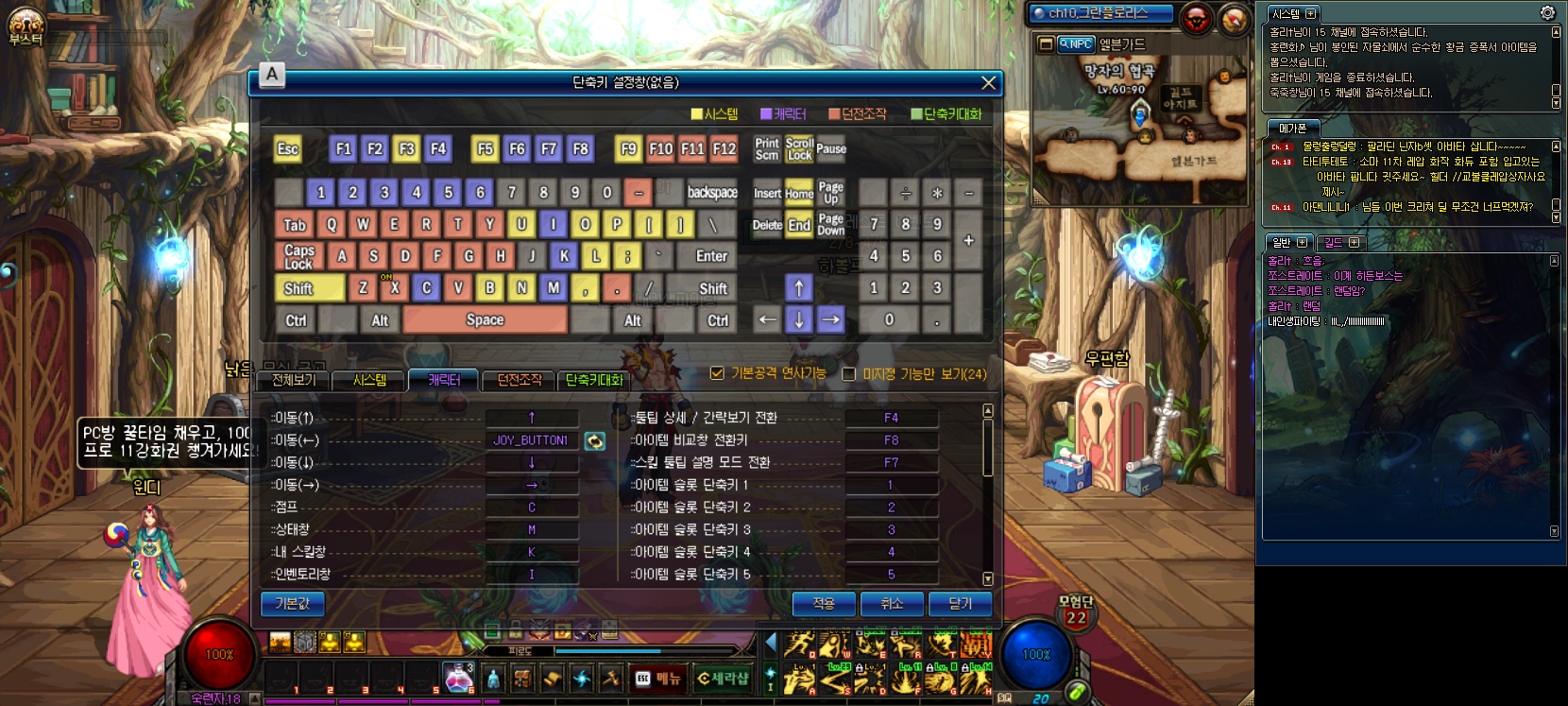Viewport: 1568px width, 706px height.
Task: Edit the 인벤토리창 key binding field
Action: tap(532, 575)
